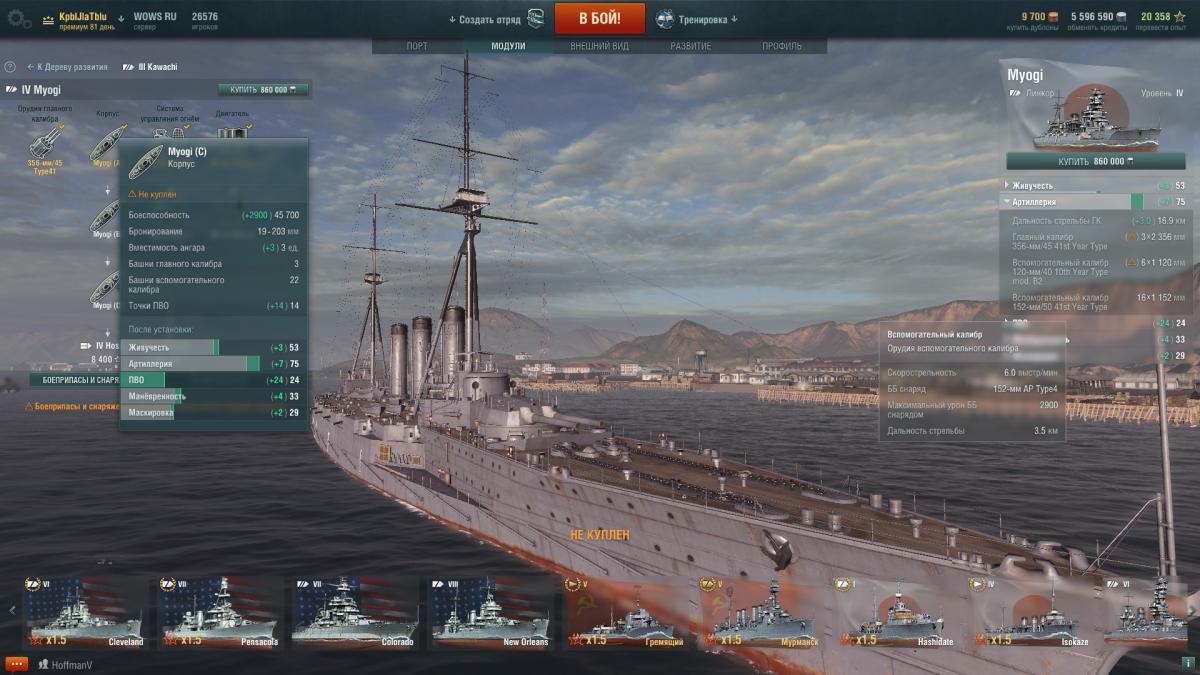Select the 356-mm/45 Type41 main gun module
Screen dimensions: 1200x675
[x=45, y=146]
